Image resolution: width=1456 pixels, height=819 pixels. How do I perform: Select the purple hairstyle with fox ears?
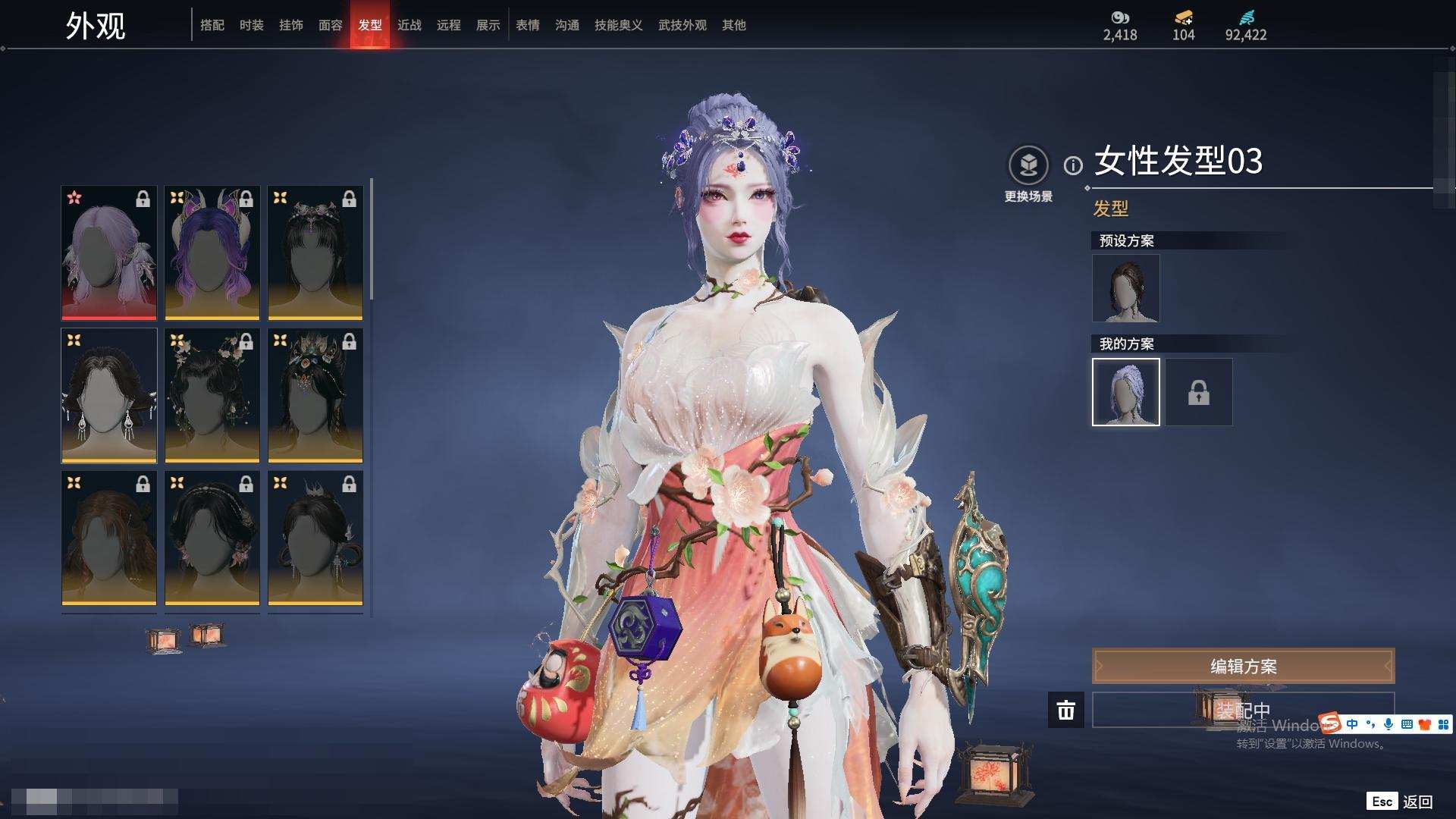pyautogui.click(x=212, y=253)
